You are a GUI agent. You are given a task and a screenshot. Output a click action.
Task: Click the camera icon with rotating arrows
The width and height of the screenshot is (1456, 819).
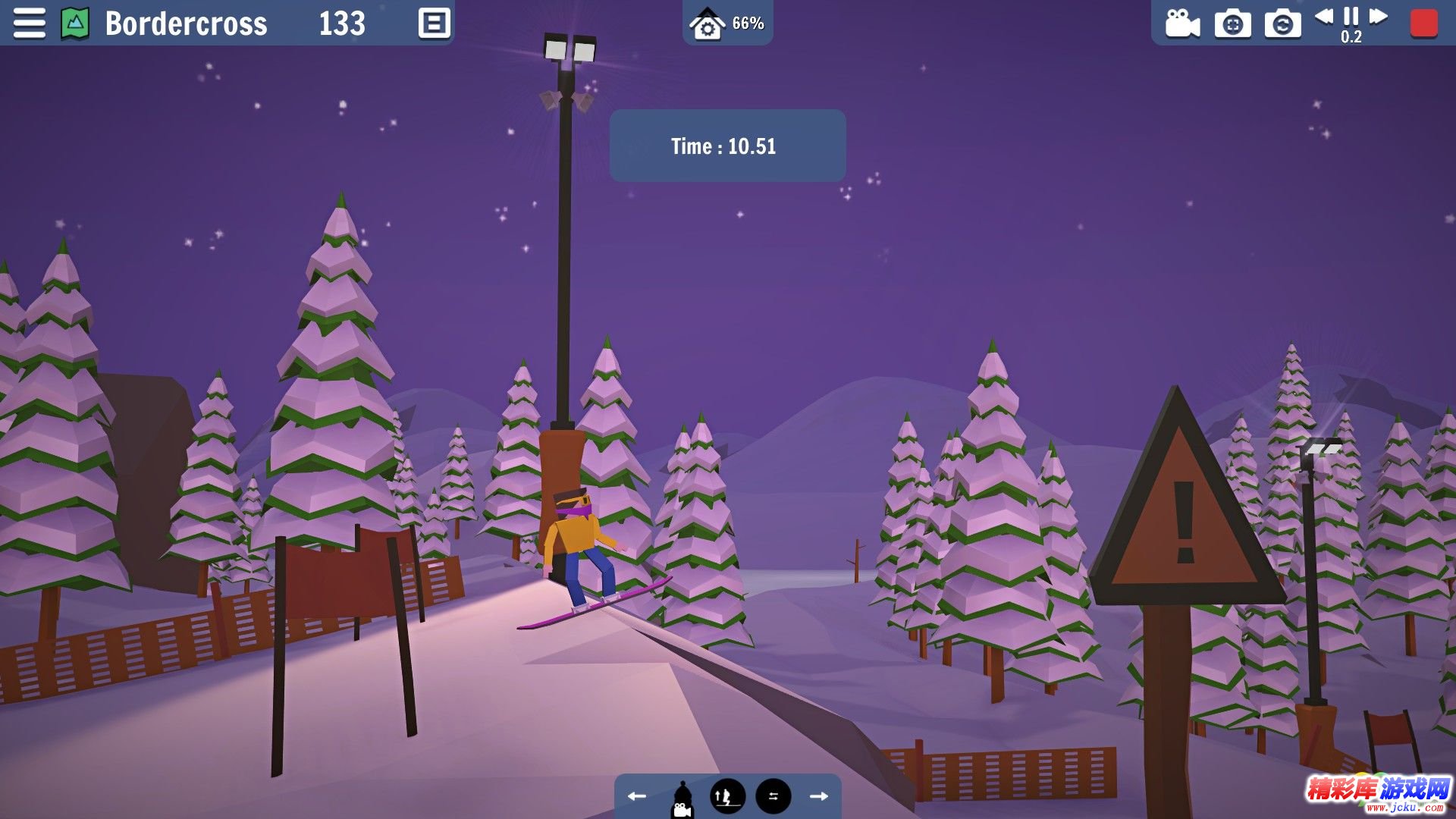(x=1282, y=24)
